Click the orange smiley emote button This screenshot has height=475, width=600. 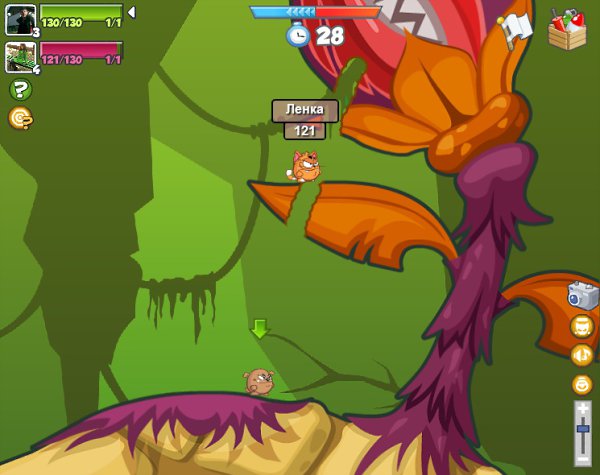[x=582, y=384]
